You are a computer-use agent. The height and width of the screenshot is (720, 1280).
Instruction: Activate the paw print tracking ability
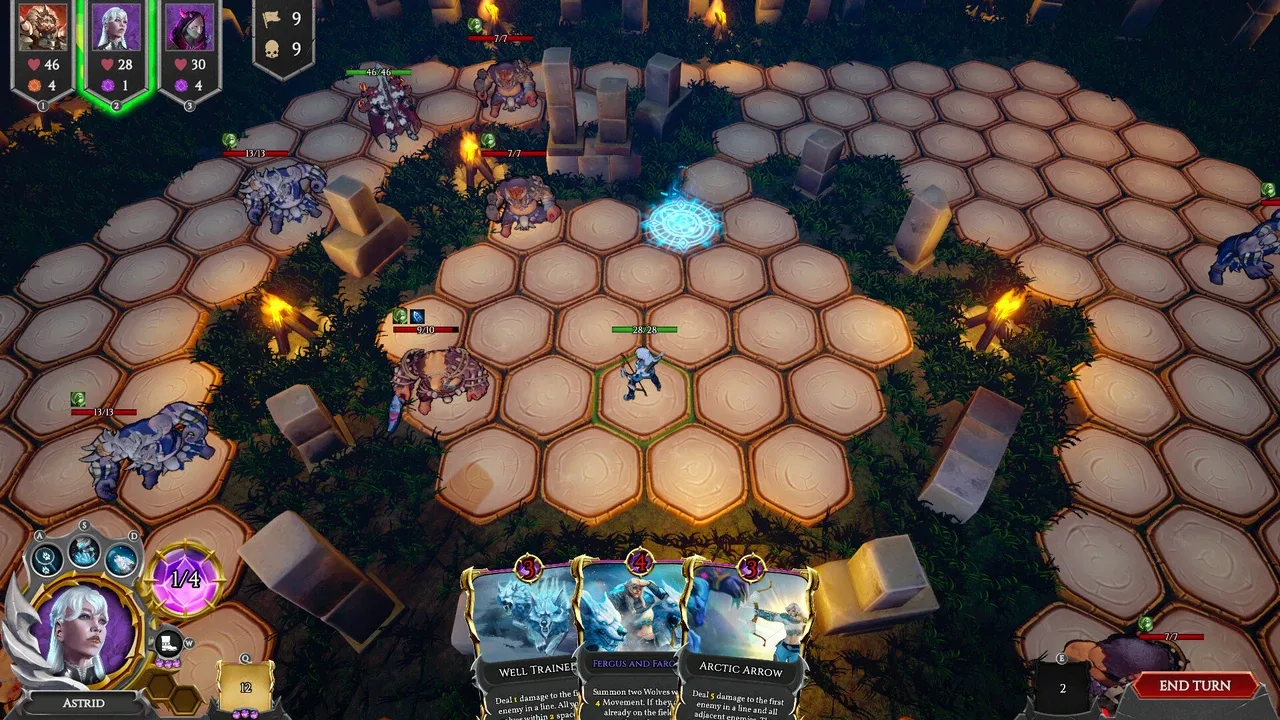click(47, 558)
